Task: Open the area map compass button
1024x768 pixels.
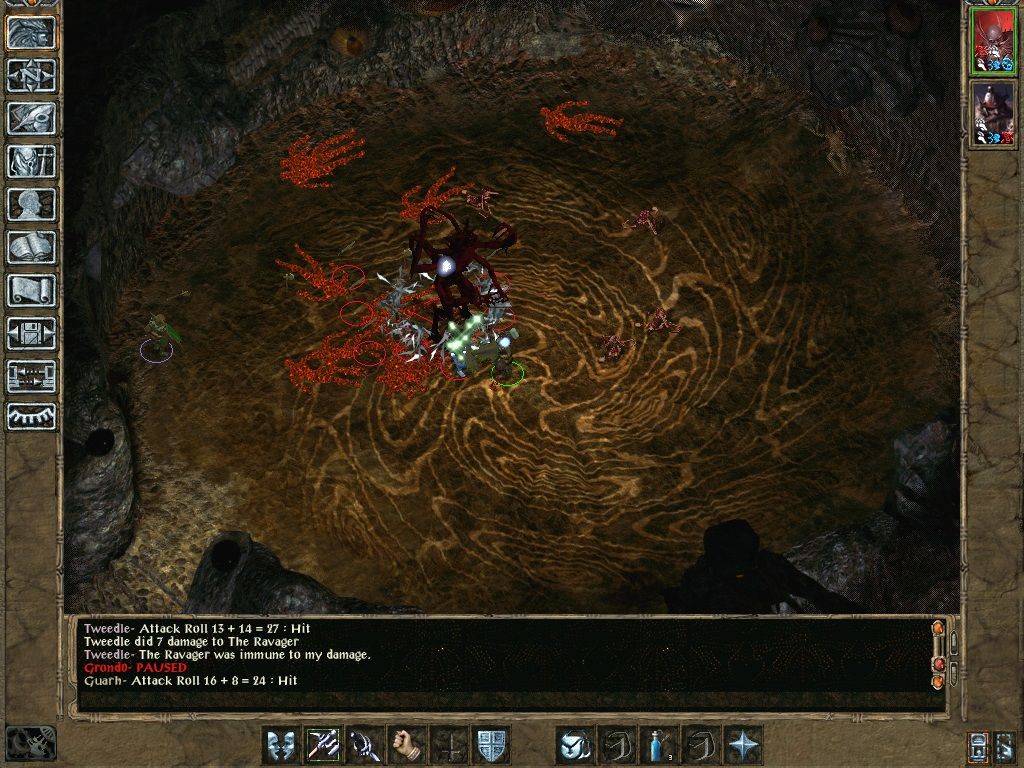Action: 31,75
